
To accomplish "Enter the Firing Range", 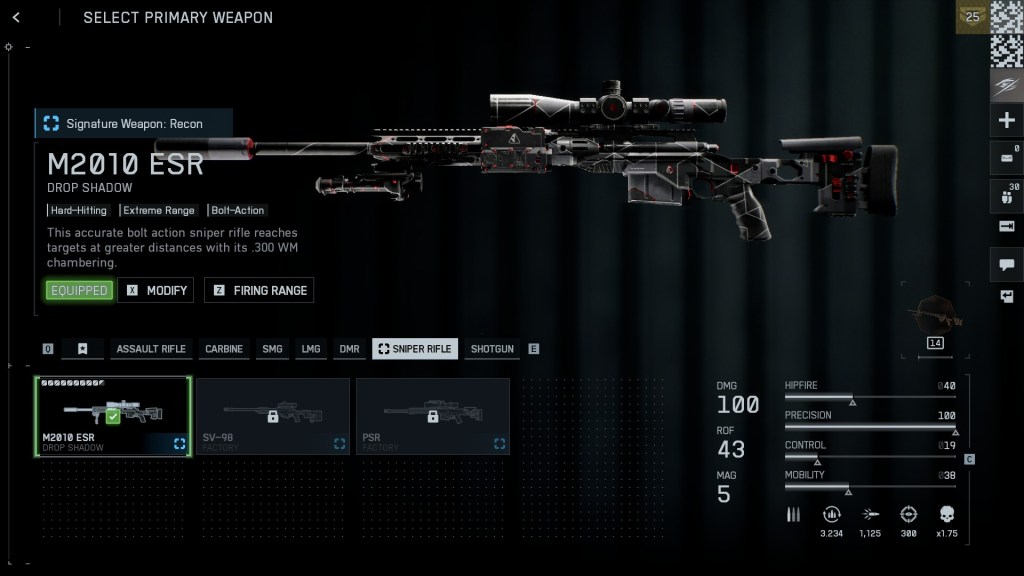I will click(259, 290).
